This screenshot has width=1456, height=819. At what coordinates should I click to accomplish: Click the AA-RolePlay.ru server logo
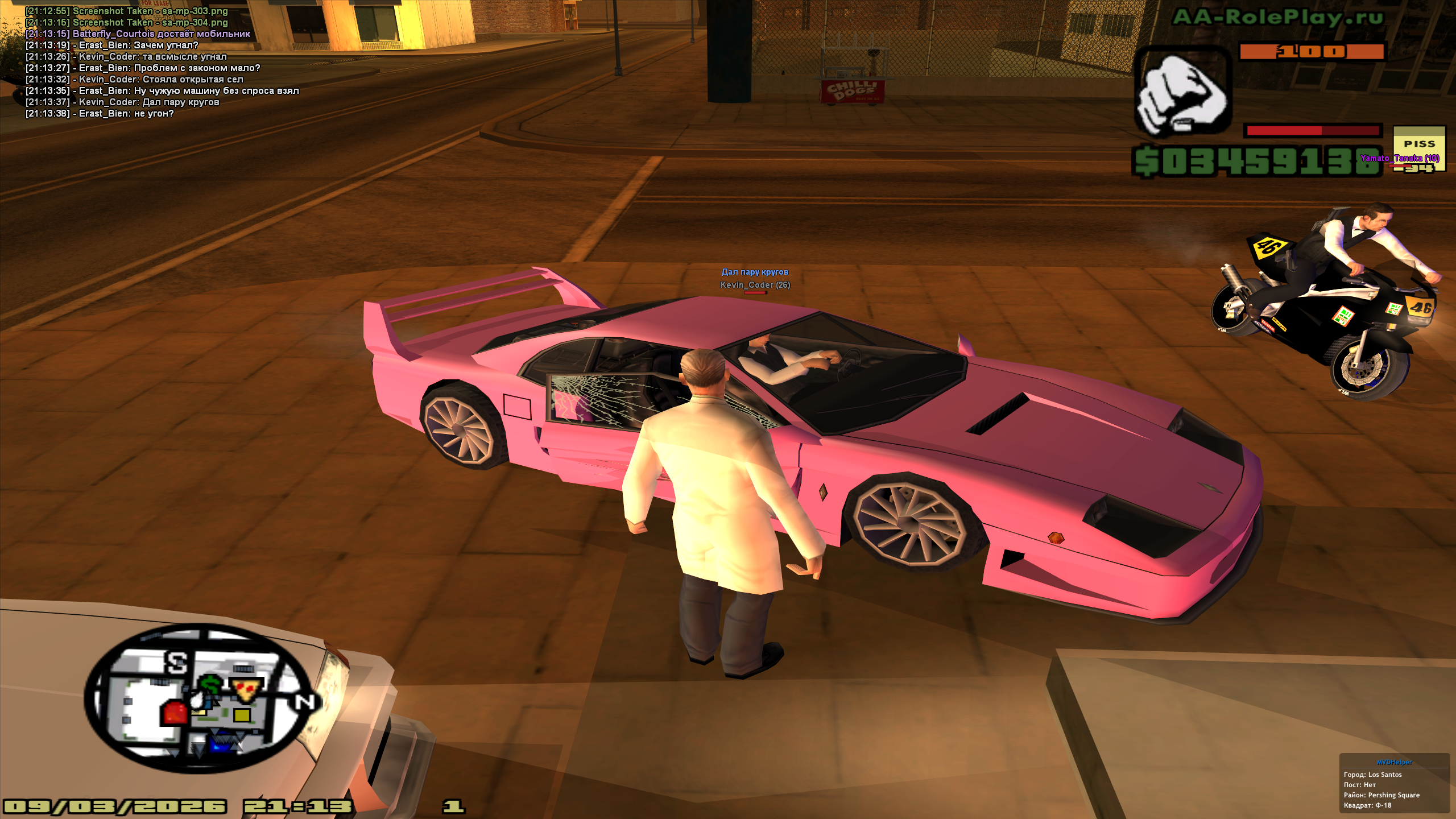(x=1277, y=18)
